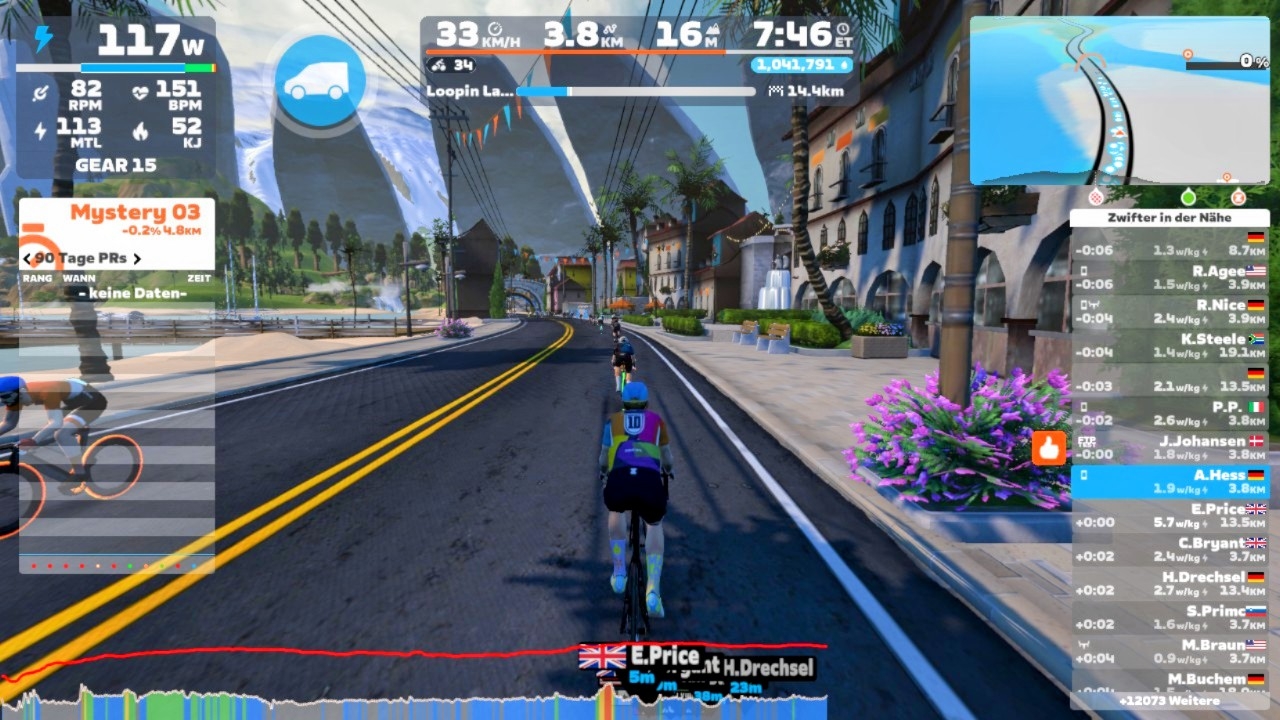
Task: Select R.Agee in the nearby riders list
Action: point(1169,278)
